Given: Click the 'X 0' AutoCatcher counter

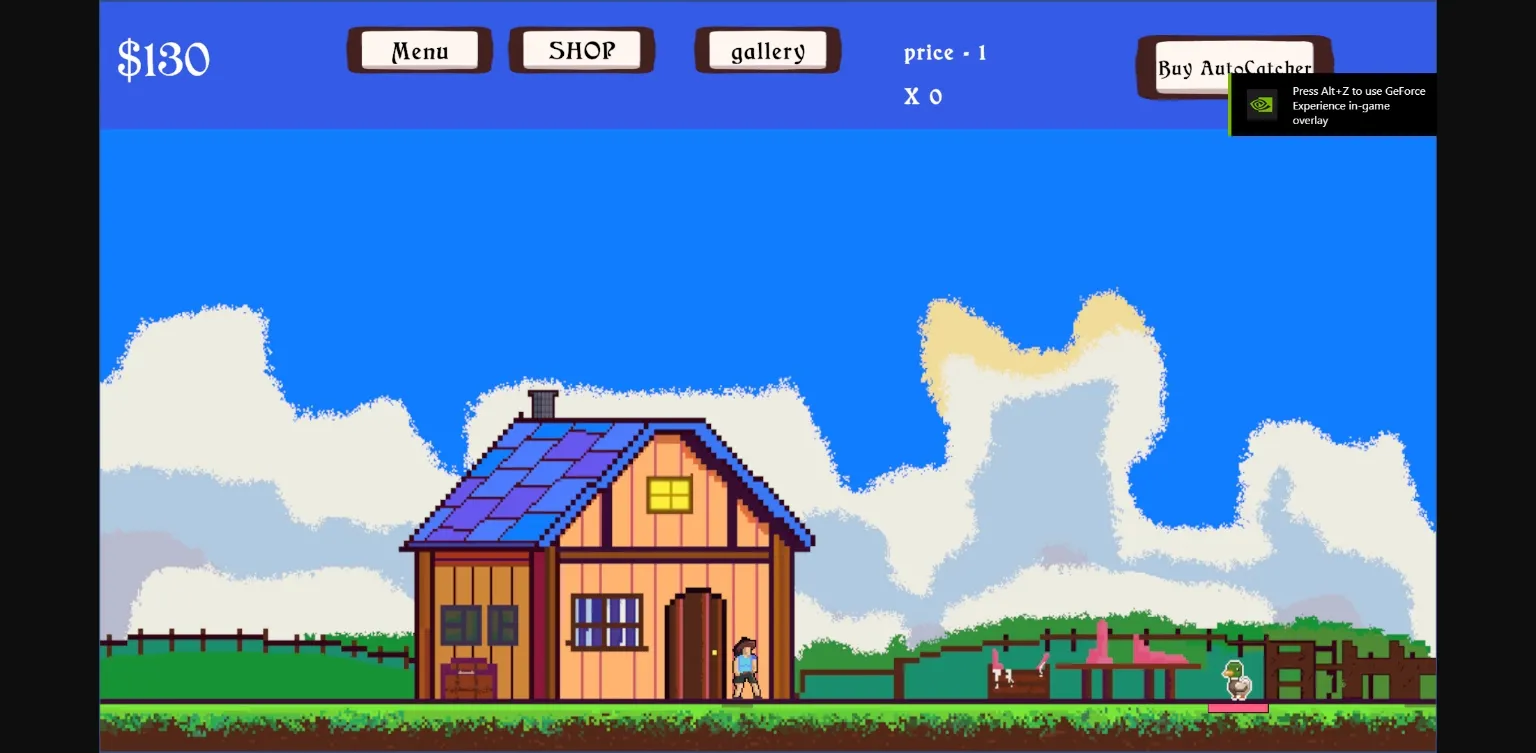Looking at the screenshot, I should point(922,96).
